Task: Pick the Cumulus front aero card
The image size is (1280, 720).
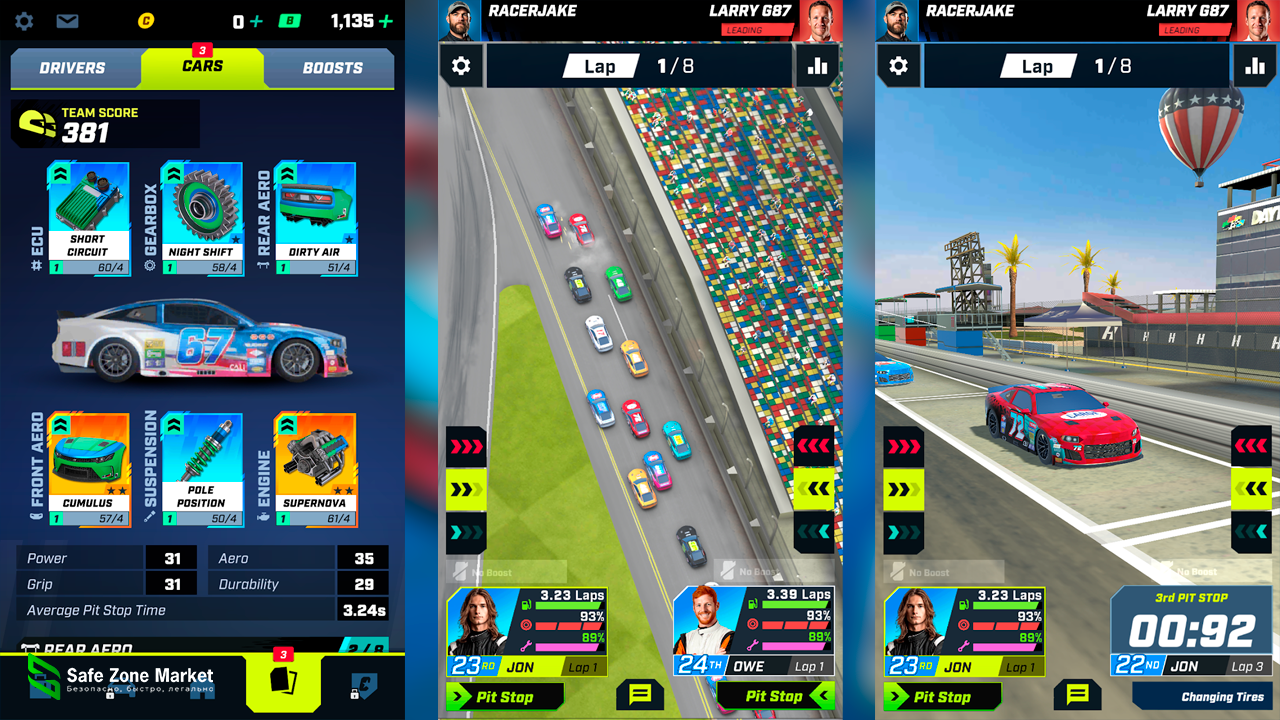Action: coord(88,470)
